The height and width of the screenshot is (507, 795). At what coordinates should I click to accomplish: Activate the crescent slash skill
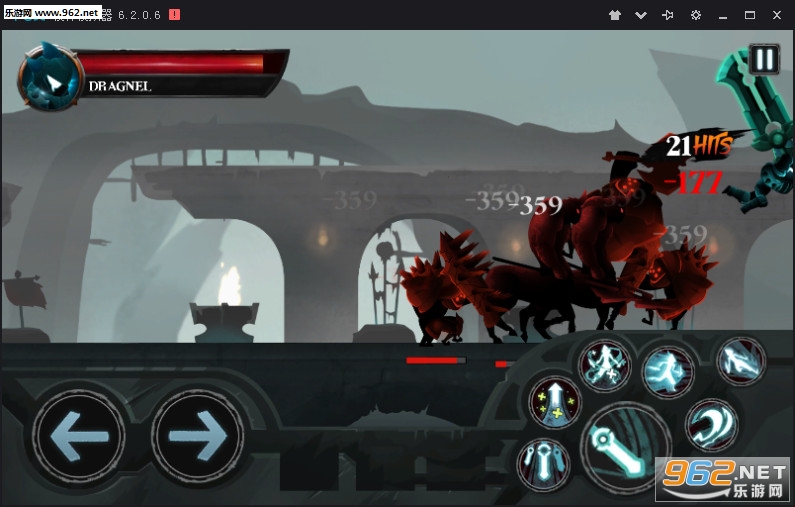click(711, 424)
